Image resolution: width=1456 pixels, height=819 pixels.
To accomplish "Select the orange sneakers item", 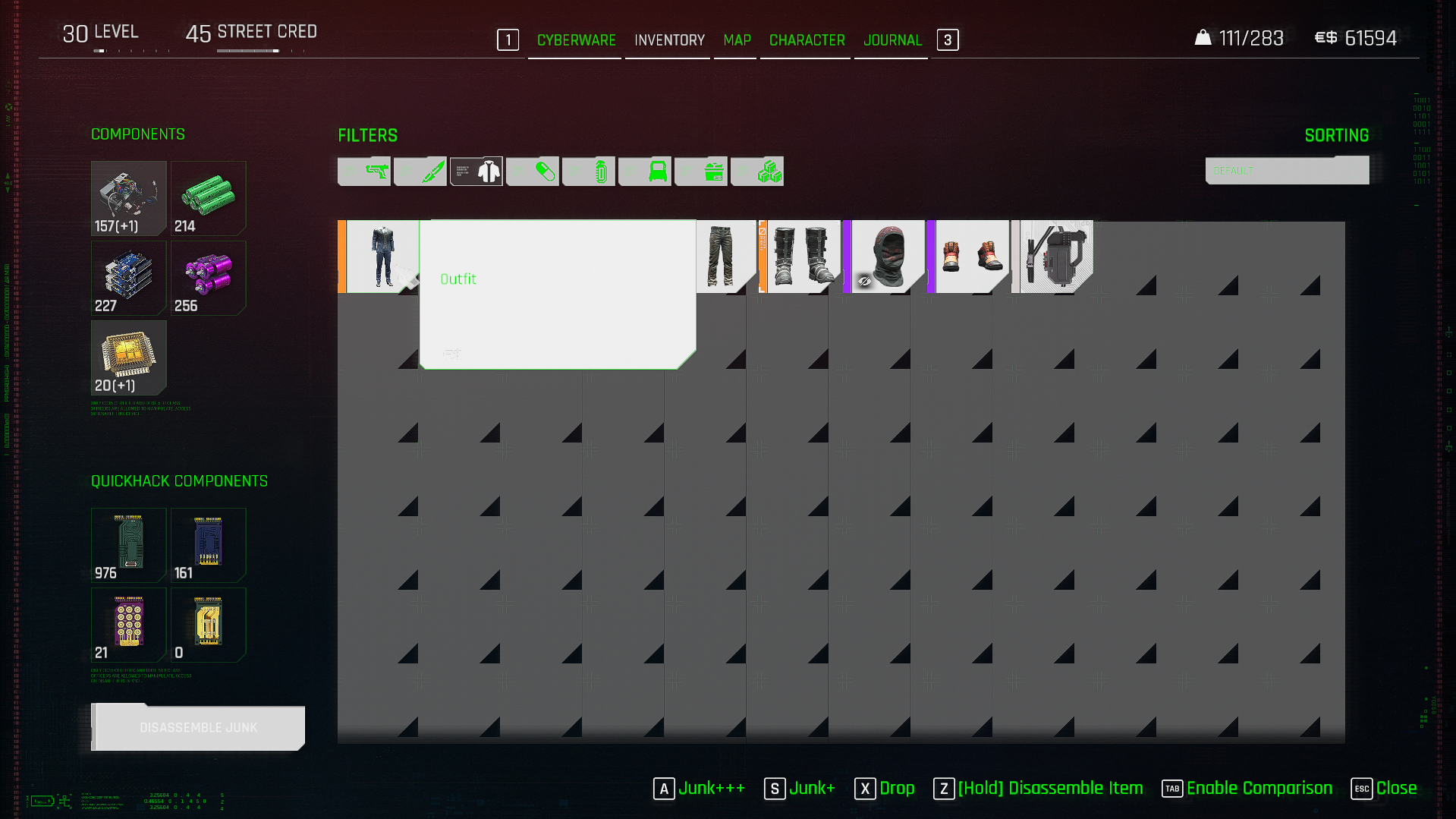I will click(x=971, y=257).
